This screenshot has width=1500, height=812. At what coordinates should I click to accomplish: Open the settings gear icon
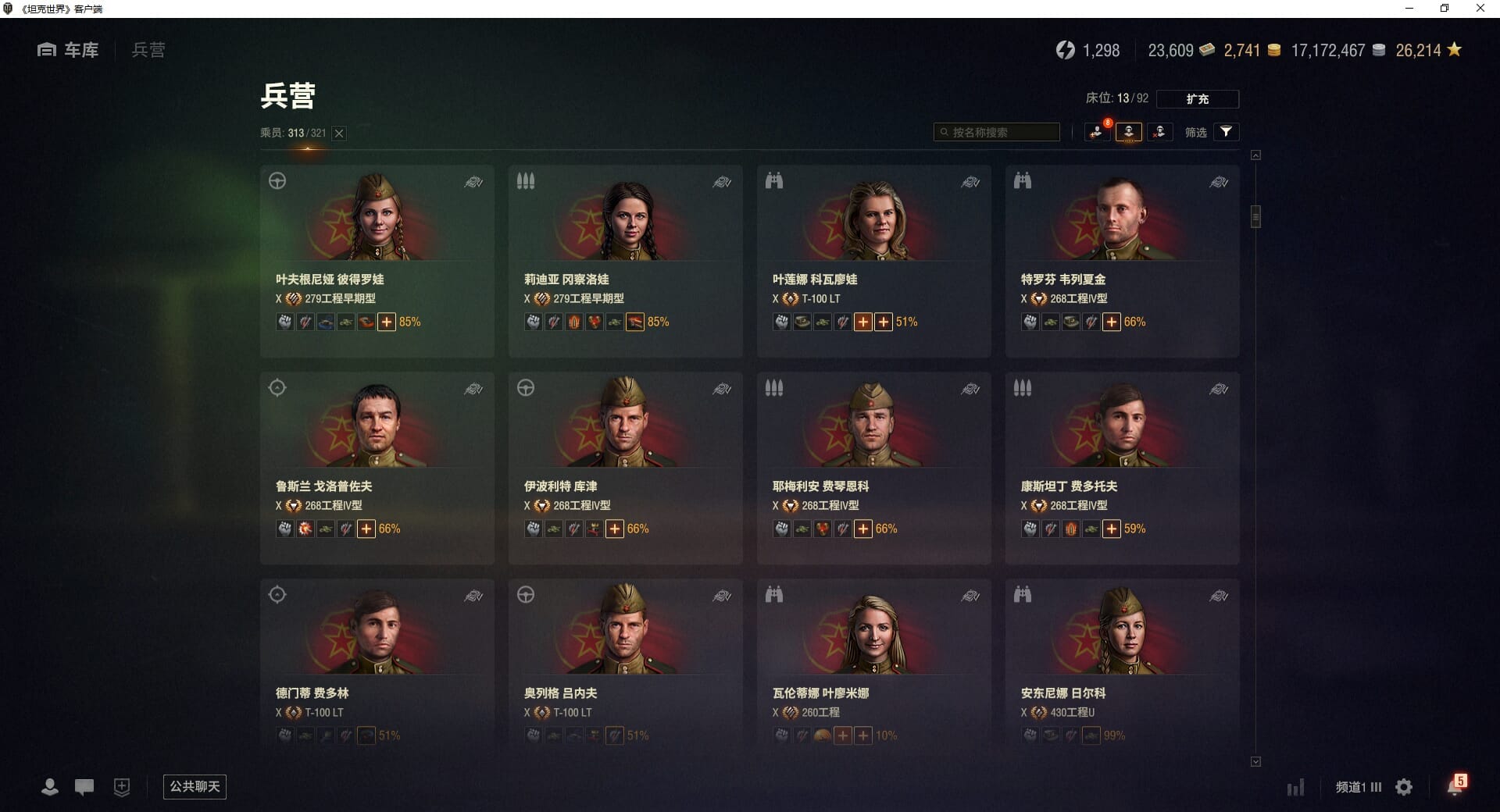point(1404,787)
